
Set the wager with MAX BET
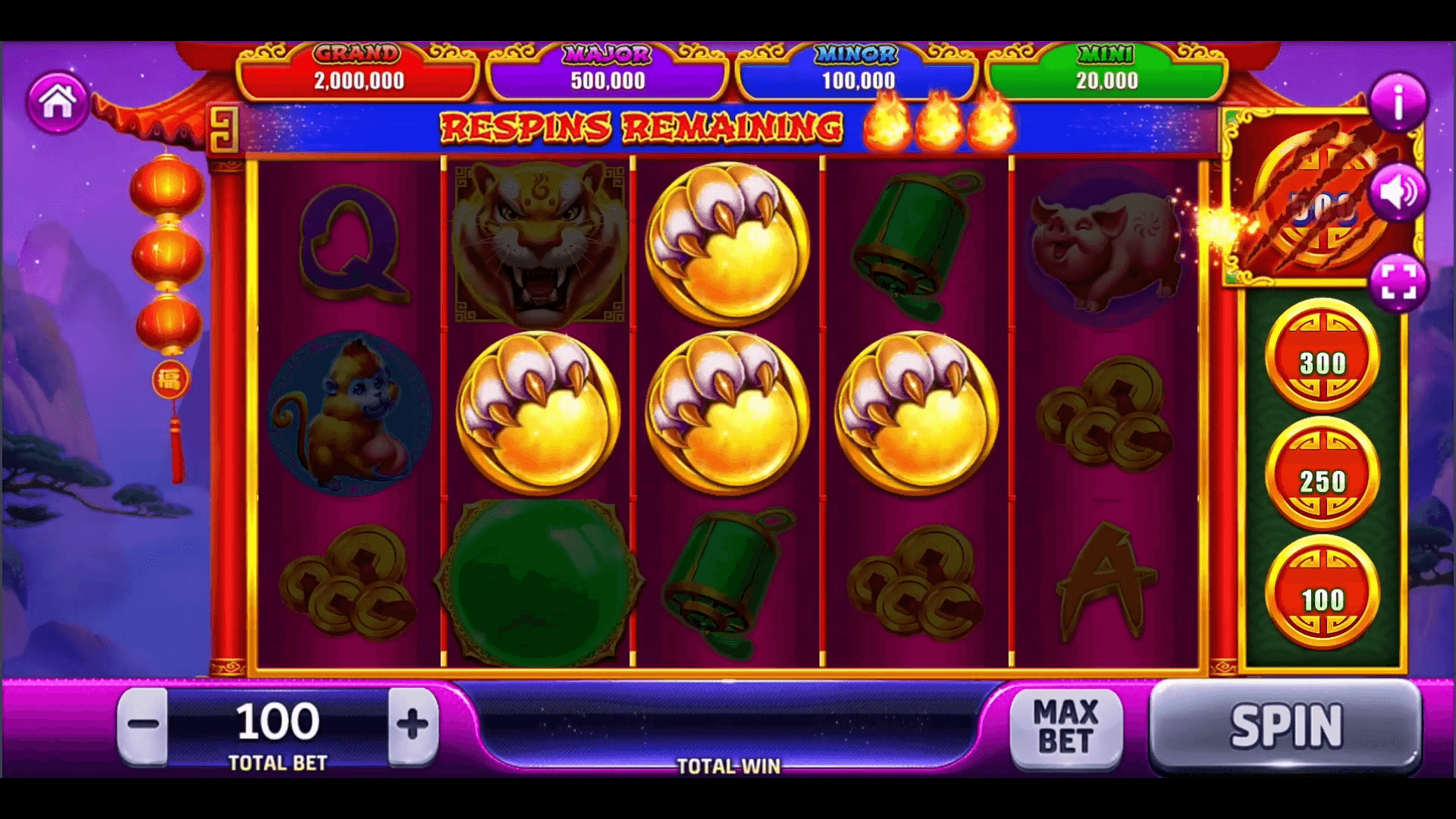tap(1065, 726)
